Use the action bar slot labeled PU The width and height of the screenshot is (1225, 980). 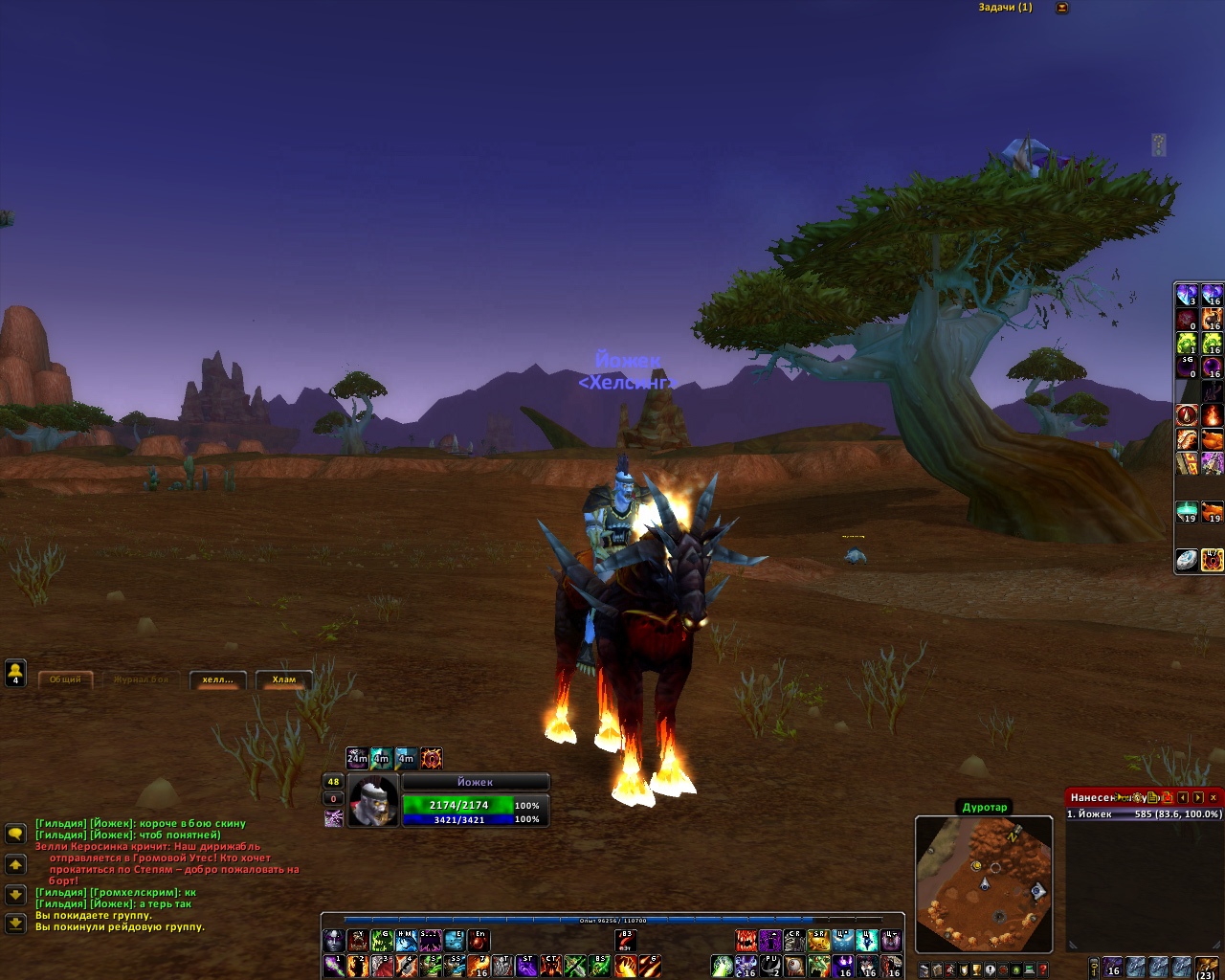click(771, 967)
